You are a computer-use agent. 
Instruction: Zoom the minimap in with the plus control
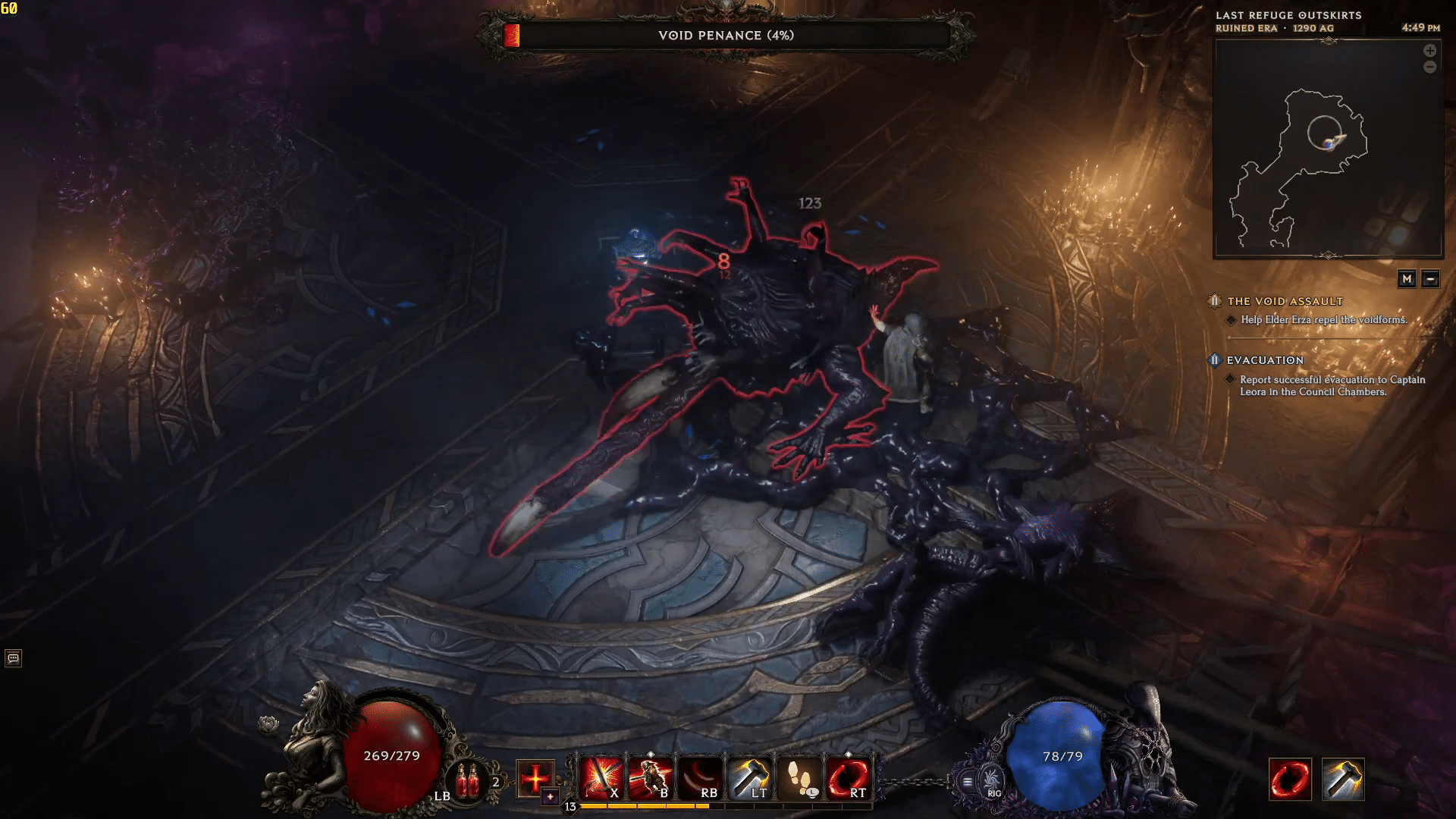(x=1430, y=52)
